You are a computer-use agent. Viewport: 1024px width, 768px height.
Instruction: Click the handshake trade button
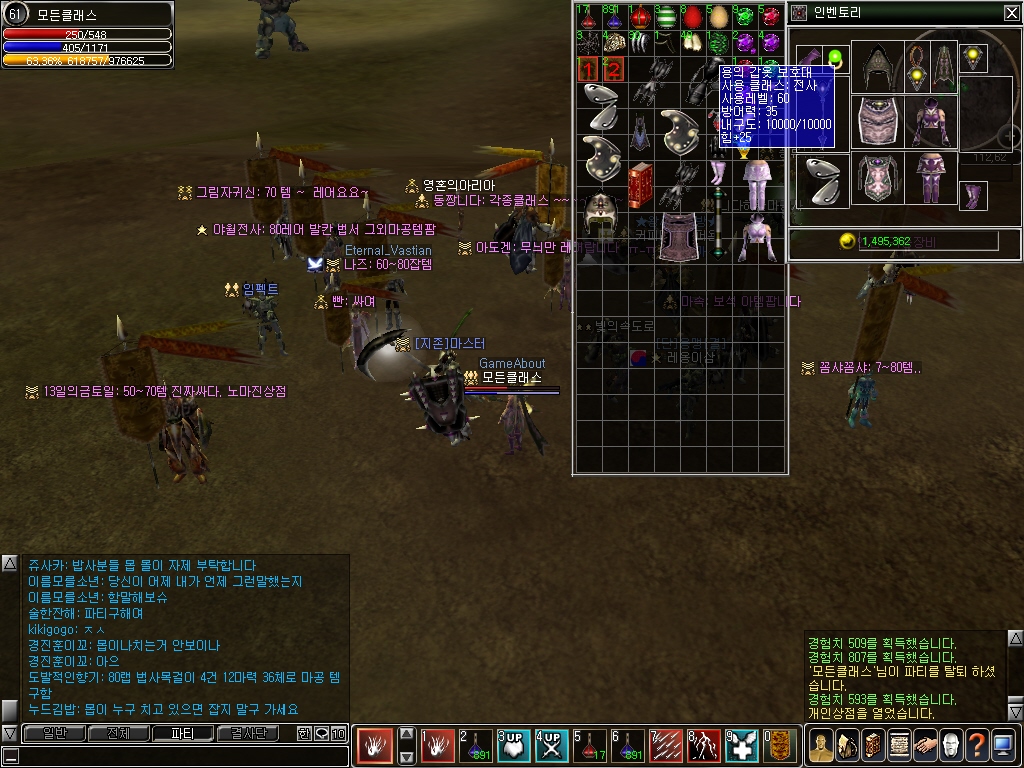pos(924,746)
